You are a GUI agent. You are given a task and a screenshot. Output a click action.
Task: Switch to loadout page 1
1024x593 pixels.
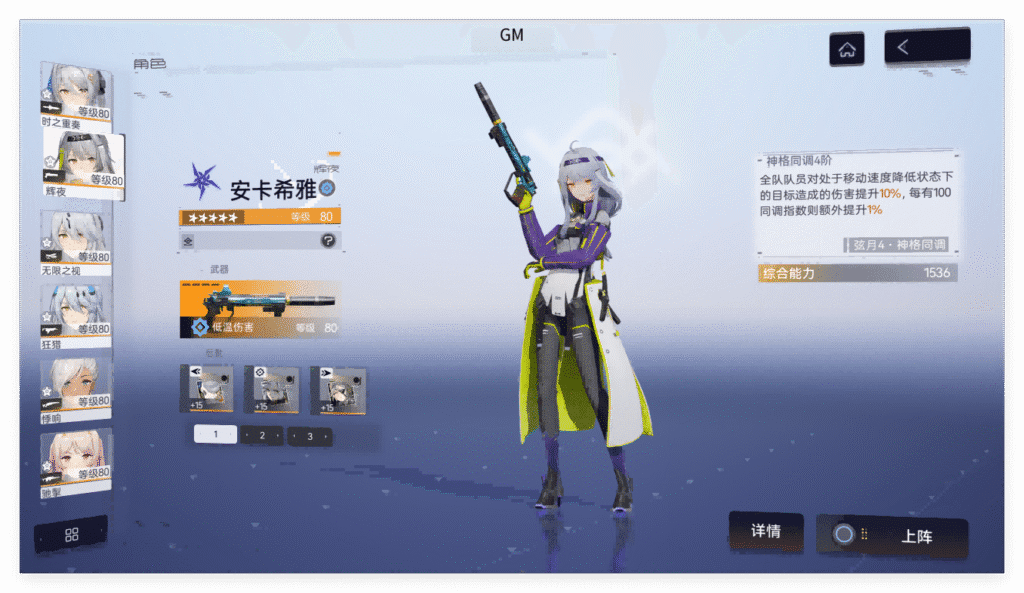pos(215,435)
